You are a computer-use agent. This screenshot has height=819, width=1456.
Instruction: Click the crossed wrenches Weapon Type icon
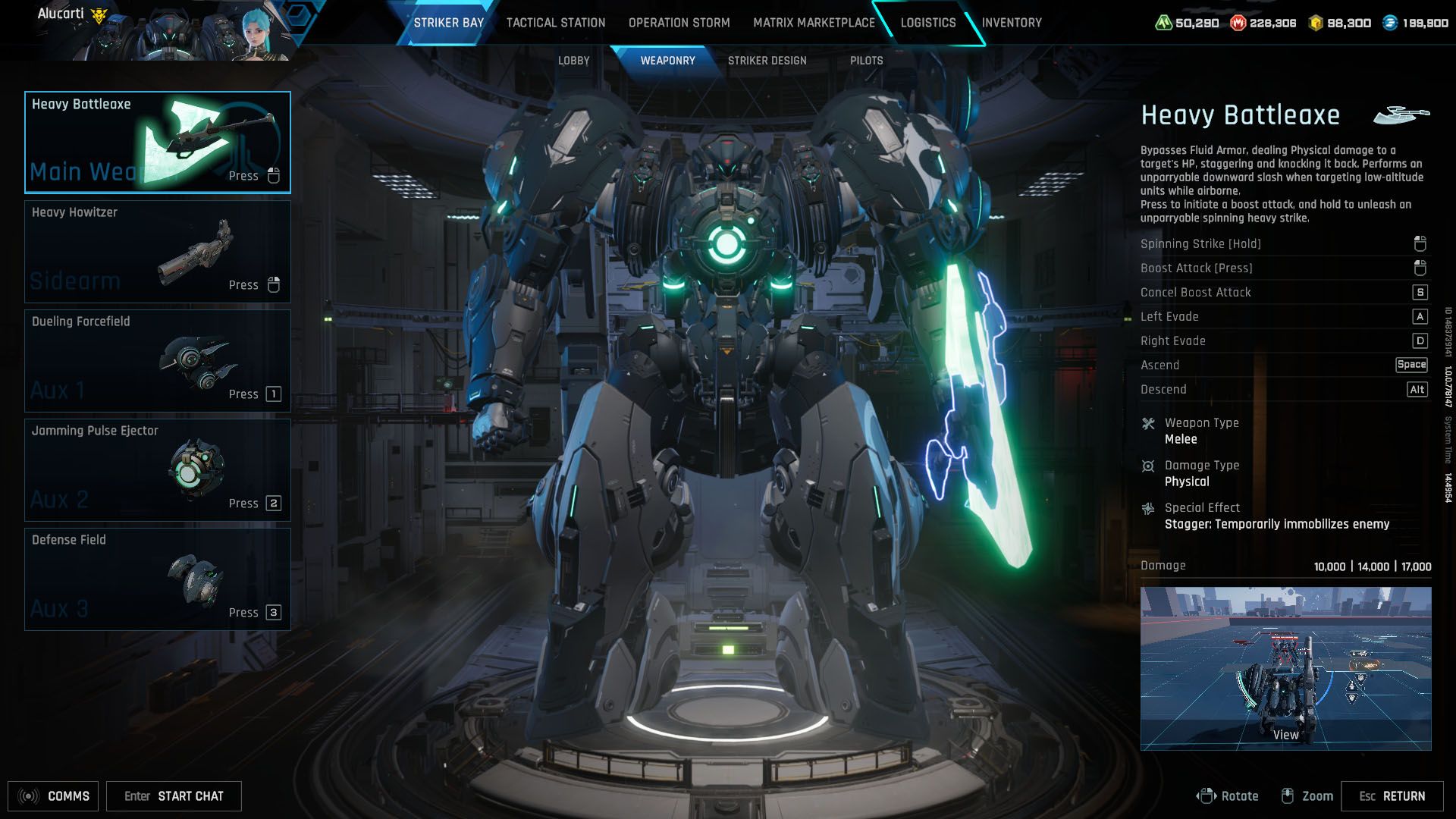pos(1148,423)
